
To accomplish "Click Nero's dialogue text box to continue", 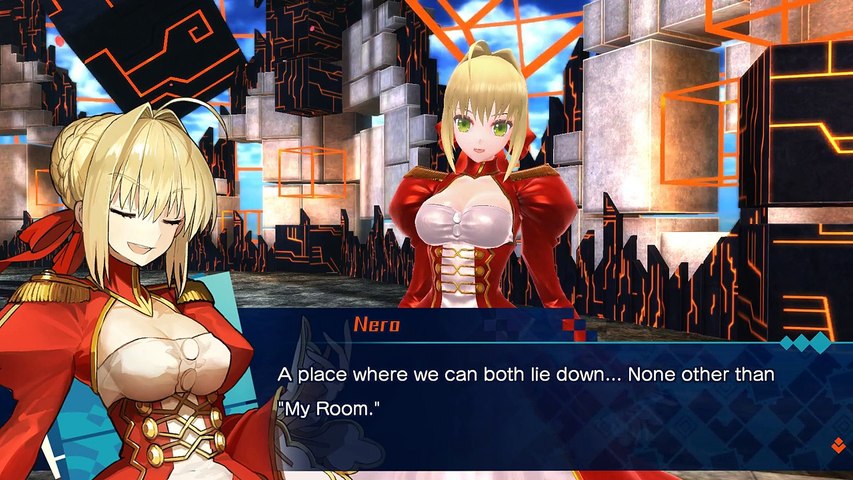I will click(540, 392).
